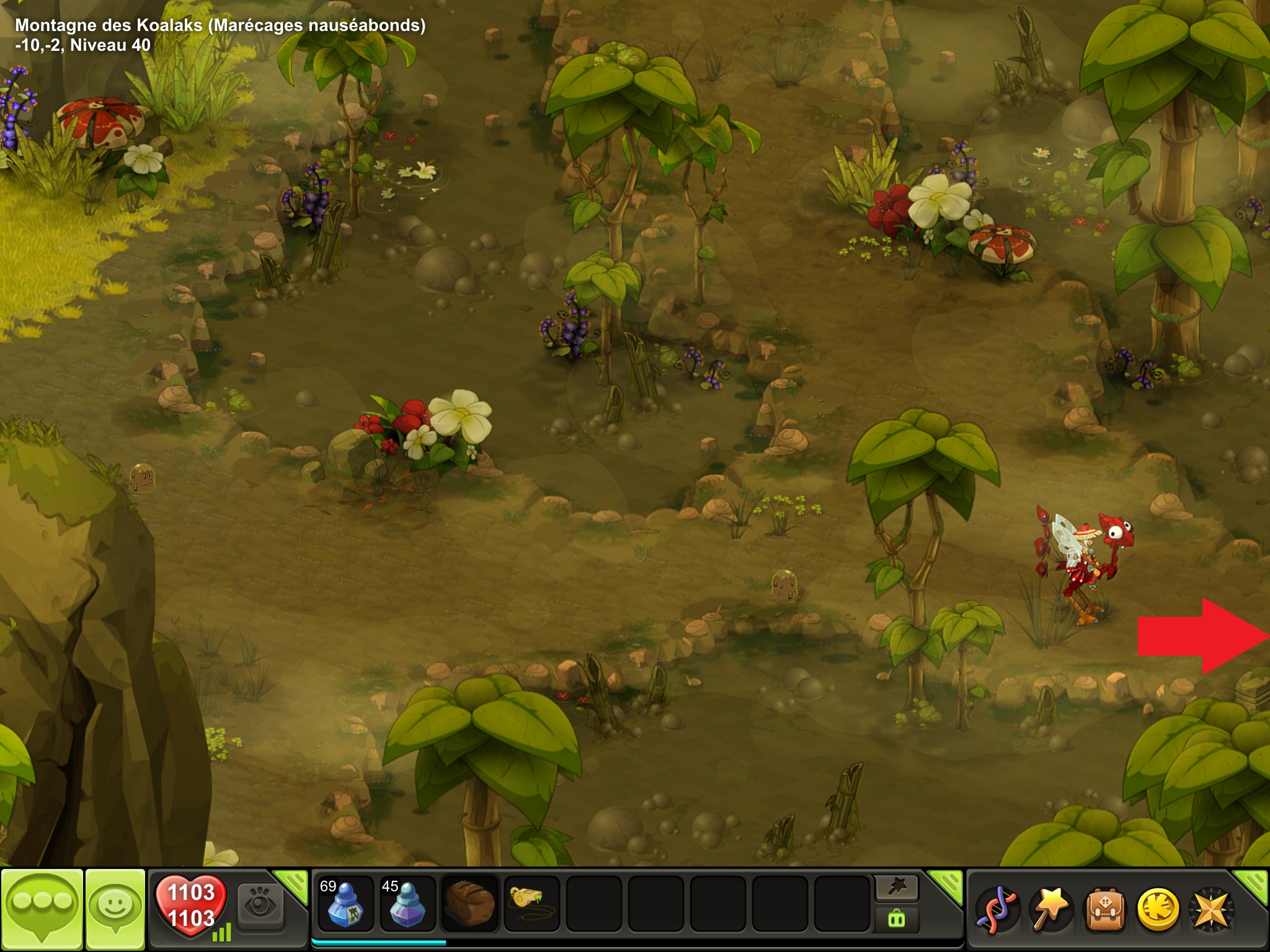Select the bread loaf shortcut slot
Image resolution: width=1270 pixels, height=952 pixels.
coord(469,904)
